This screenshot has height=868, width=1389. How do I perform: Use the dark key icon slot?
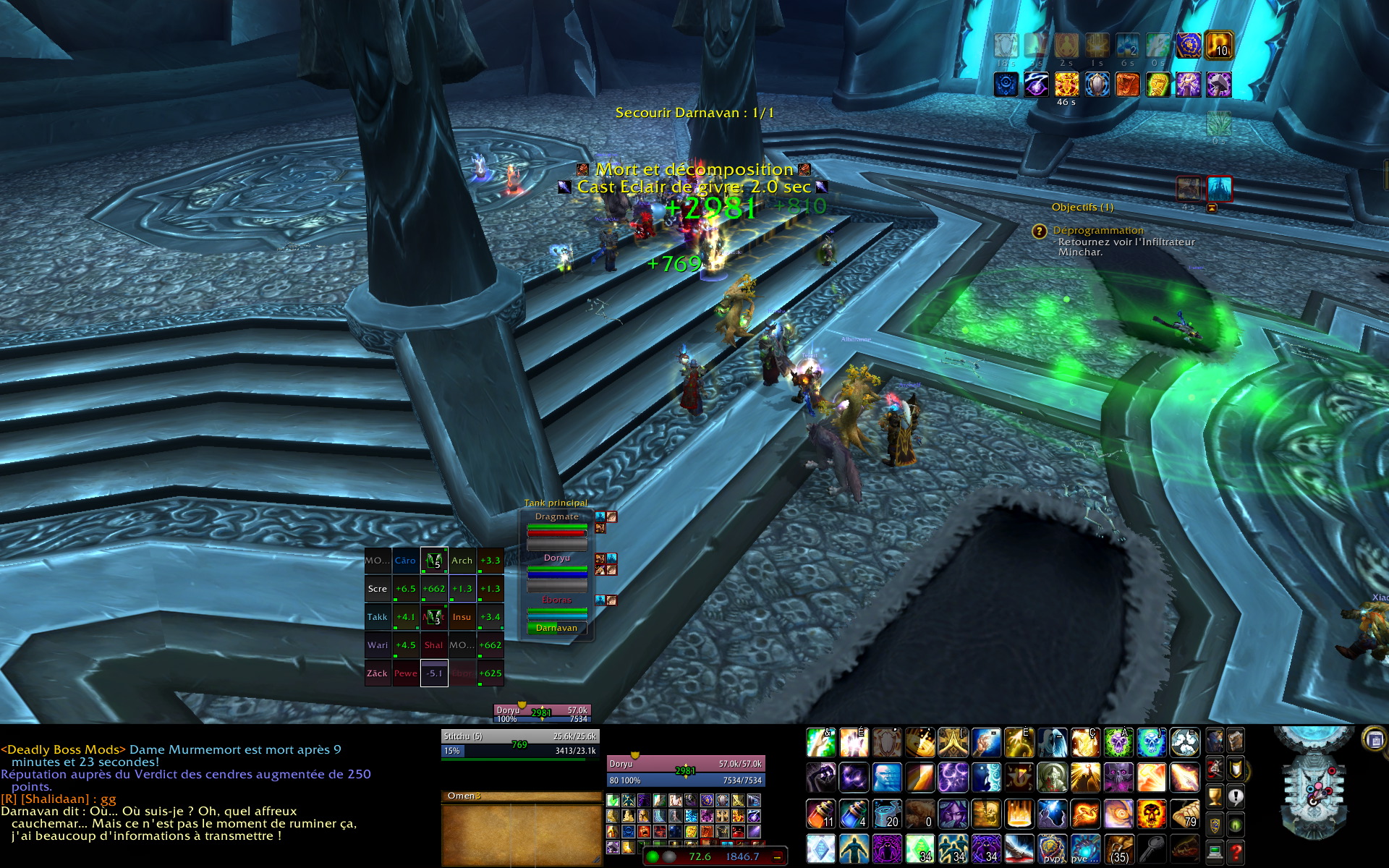(1152, 849)
